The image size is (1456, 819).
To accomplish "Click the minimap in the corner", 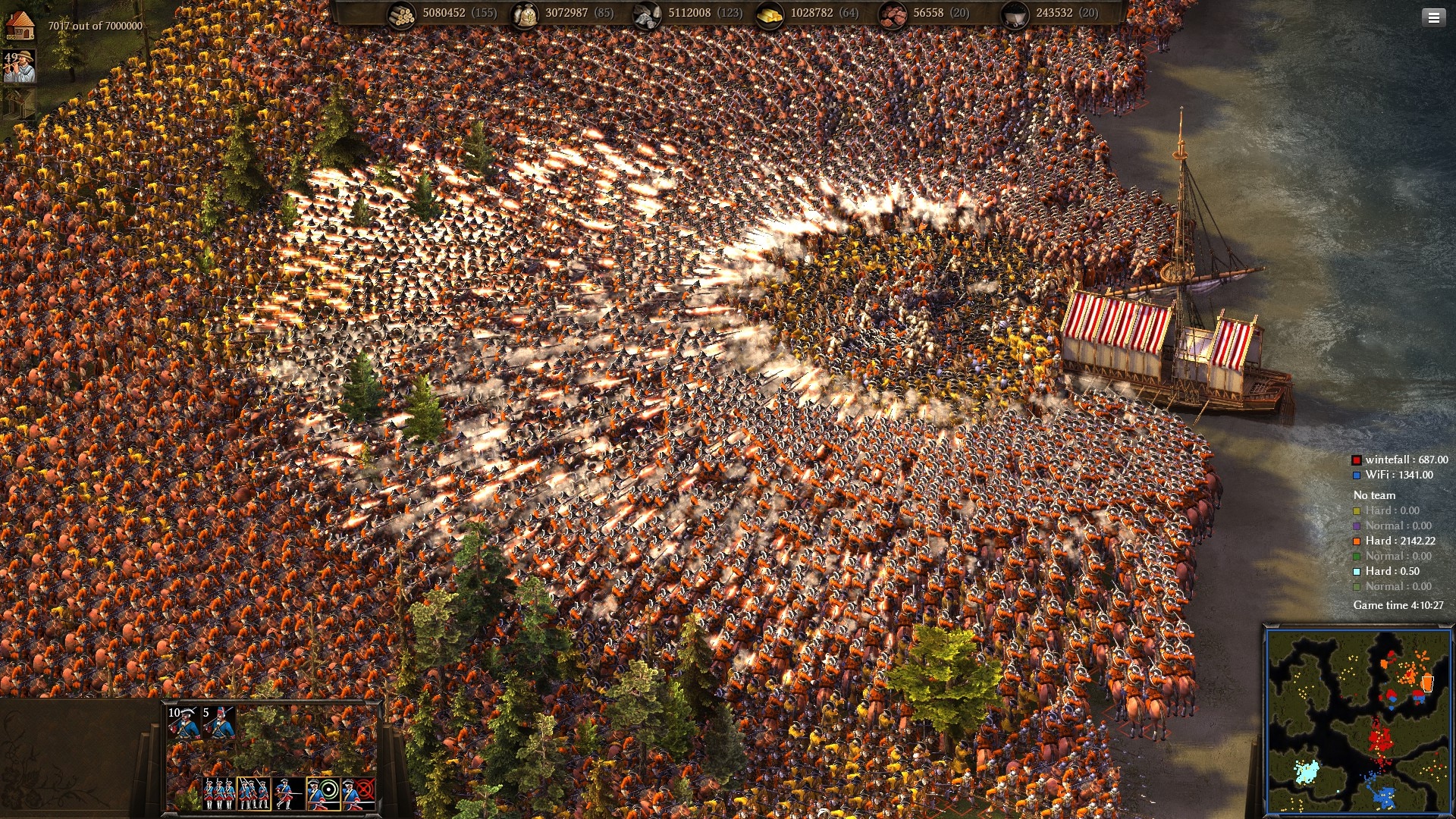I will (1357, 720).
